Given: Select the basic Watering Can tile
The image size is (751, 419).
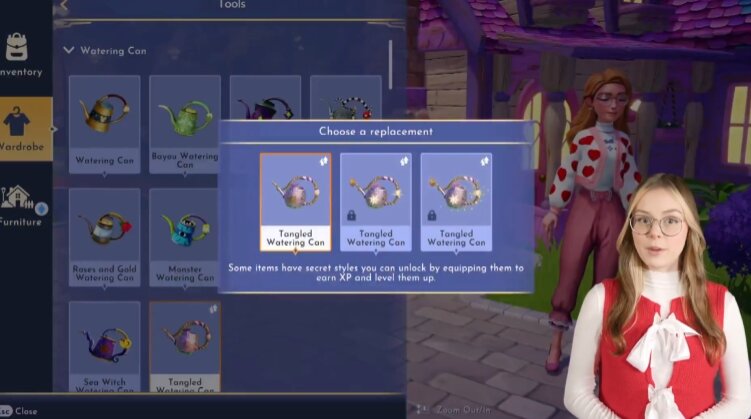Looking at the screenshot, I should click(104, 123).
